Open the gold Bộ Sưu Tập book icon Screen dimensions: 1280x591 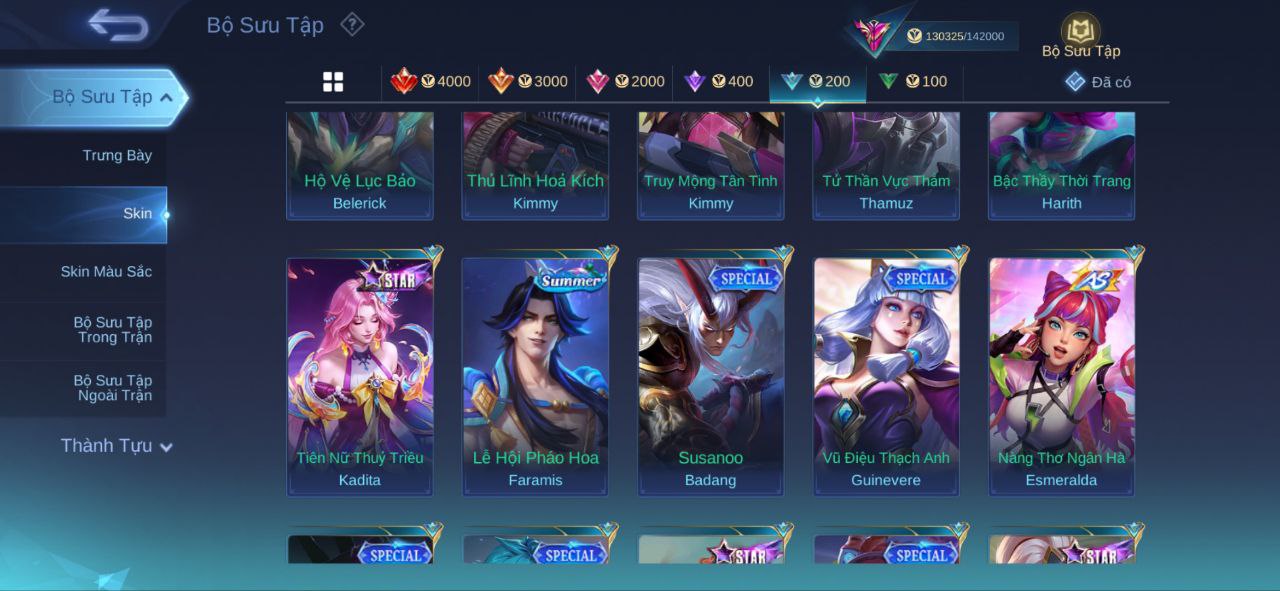pos(1080,31)
